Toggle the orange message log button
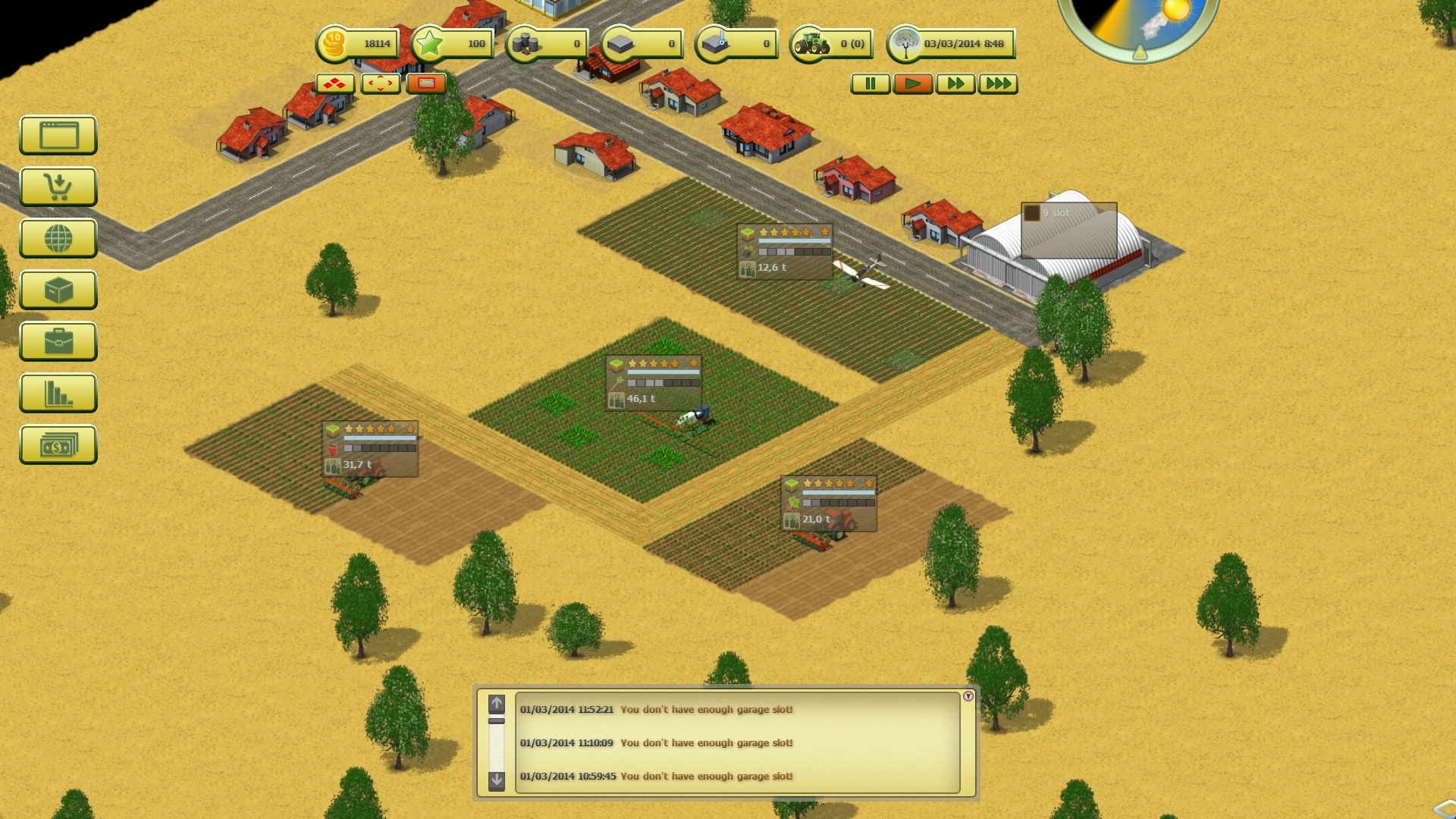Screen dimensions: 1456x819 428,84
